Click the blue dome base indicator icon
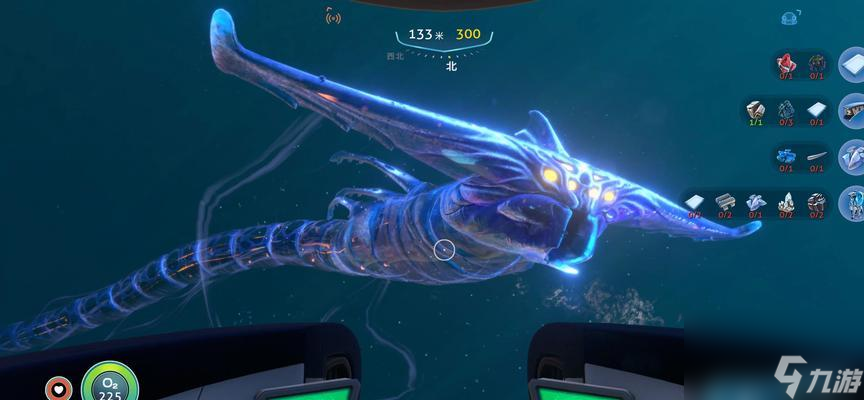 [x=788, y=16]
